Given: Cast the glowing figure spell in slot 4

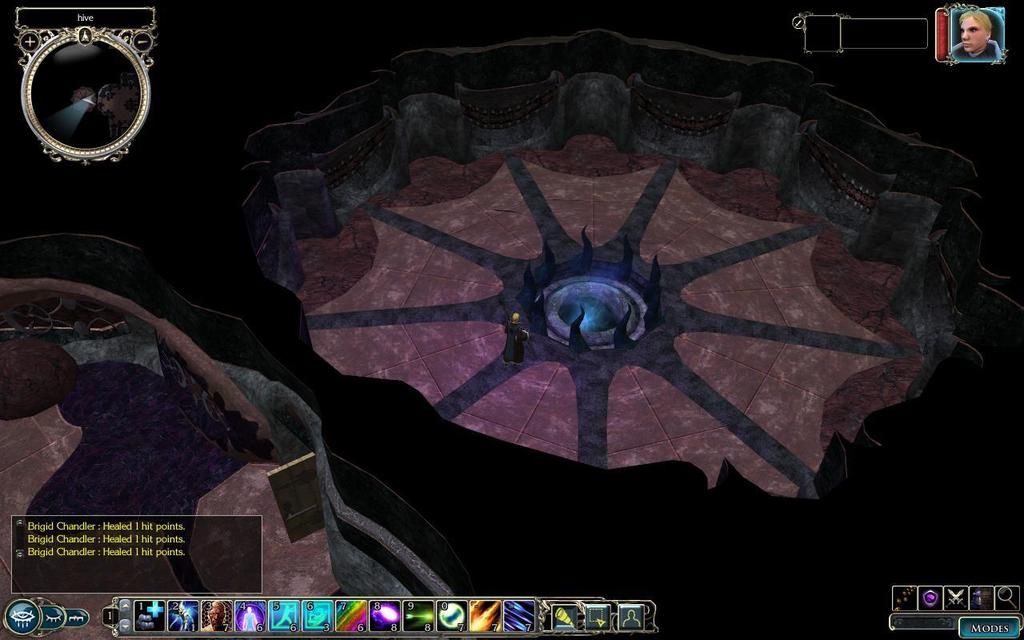Looking at the screenshot, I should click(250, 615).
